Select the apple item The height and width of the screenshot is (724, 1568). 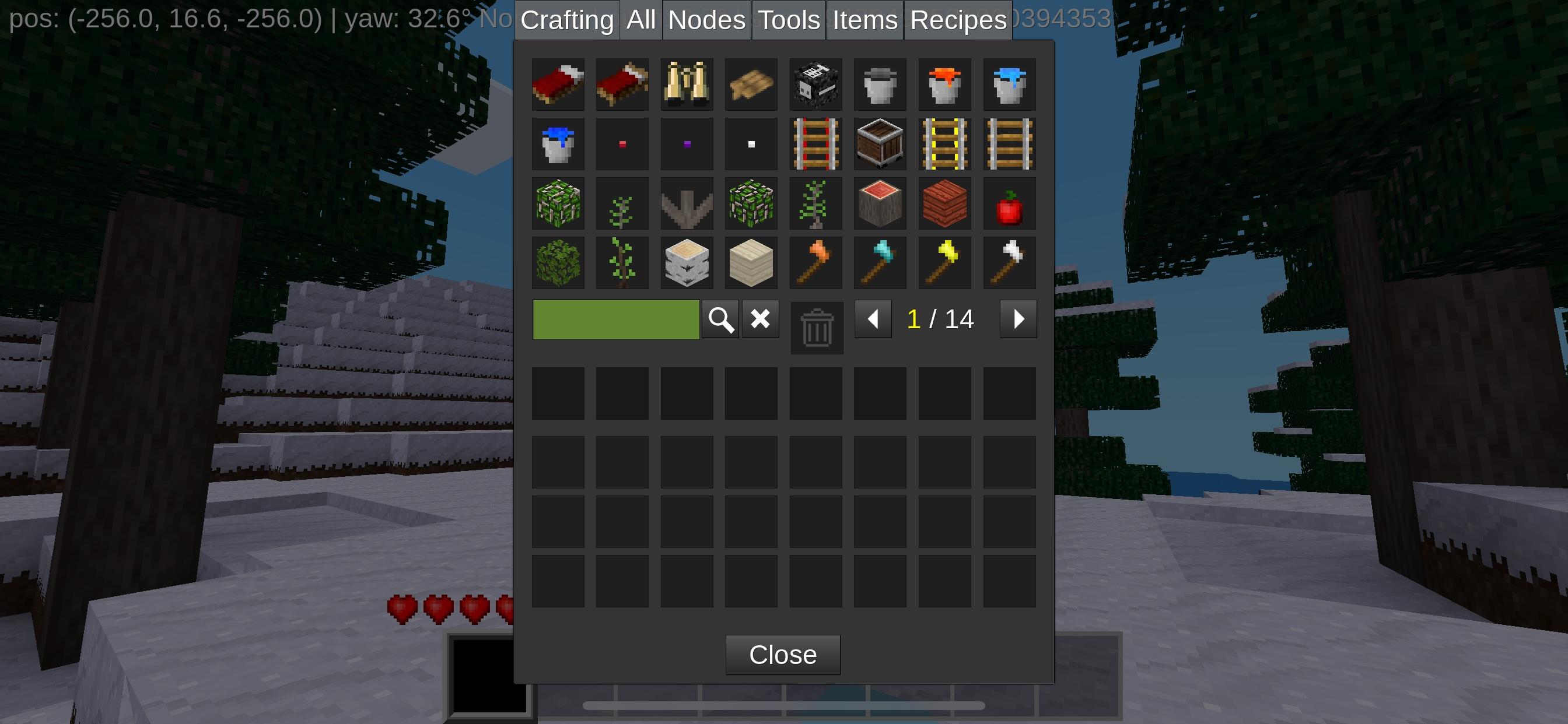(x=1010, y=204)
